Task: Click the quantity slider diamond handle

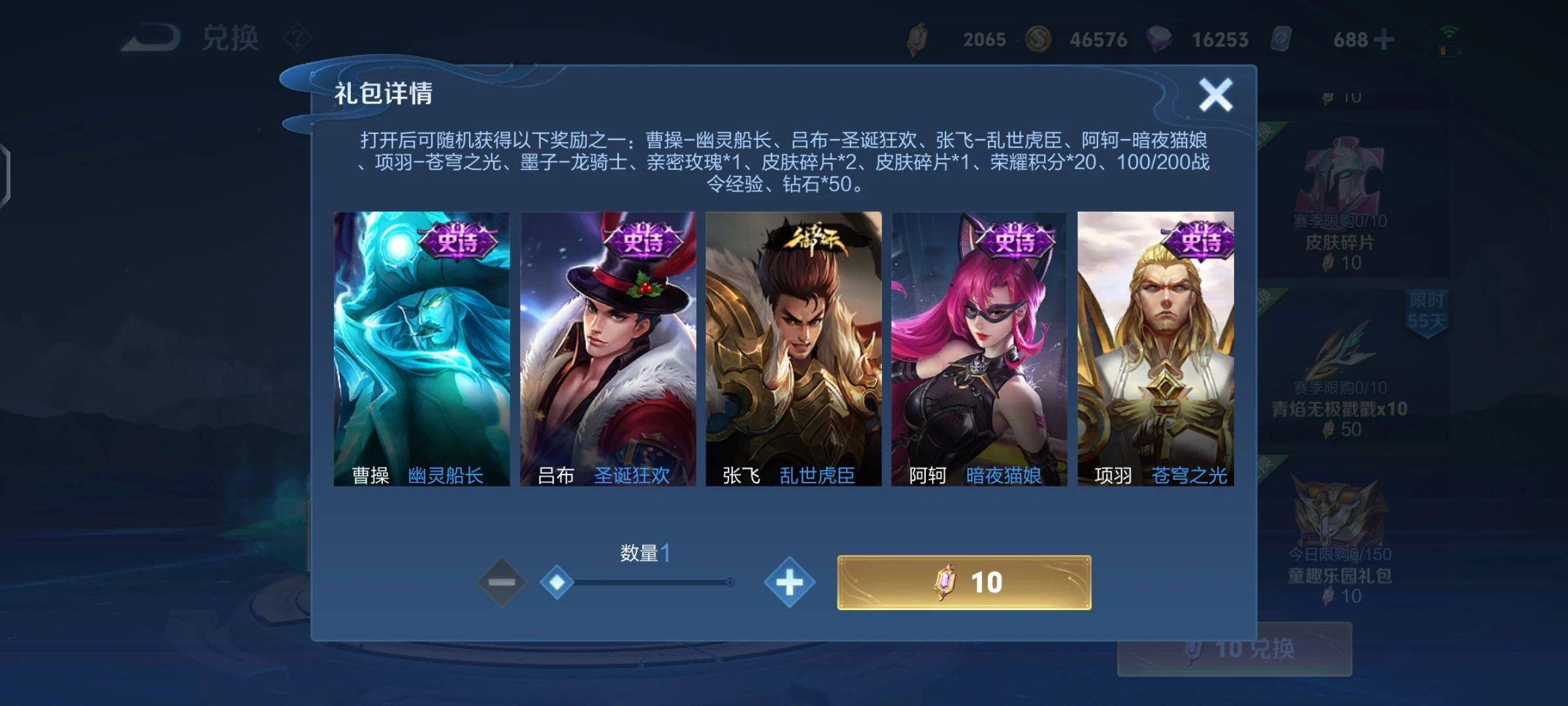Action: [x=557, y=582]
